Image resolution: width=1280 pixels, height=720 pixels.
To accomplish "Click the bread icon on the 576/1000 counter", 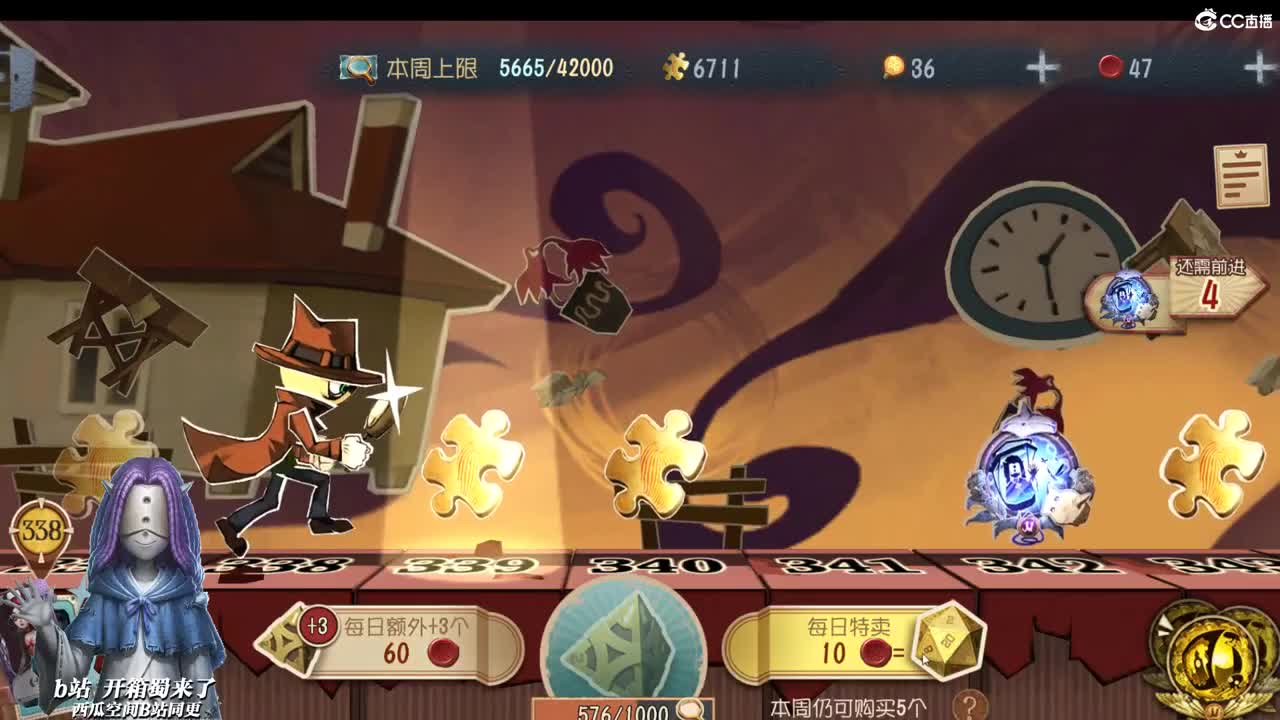I will 688,707.
